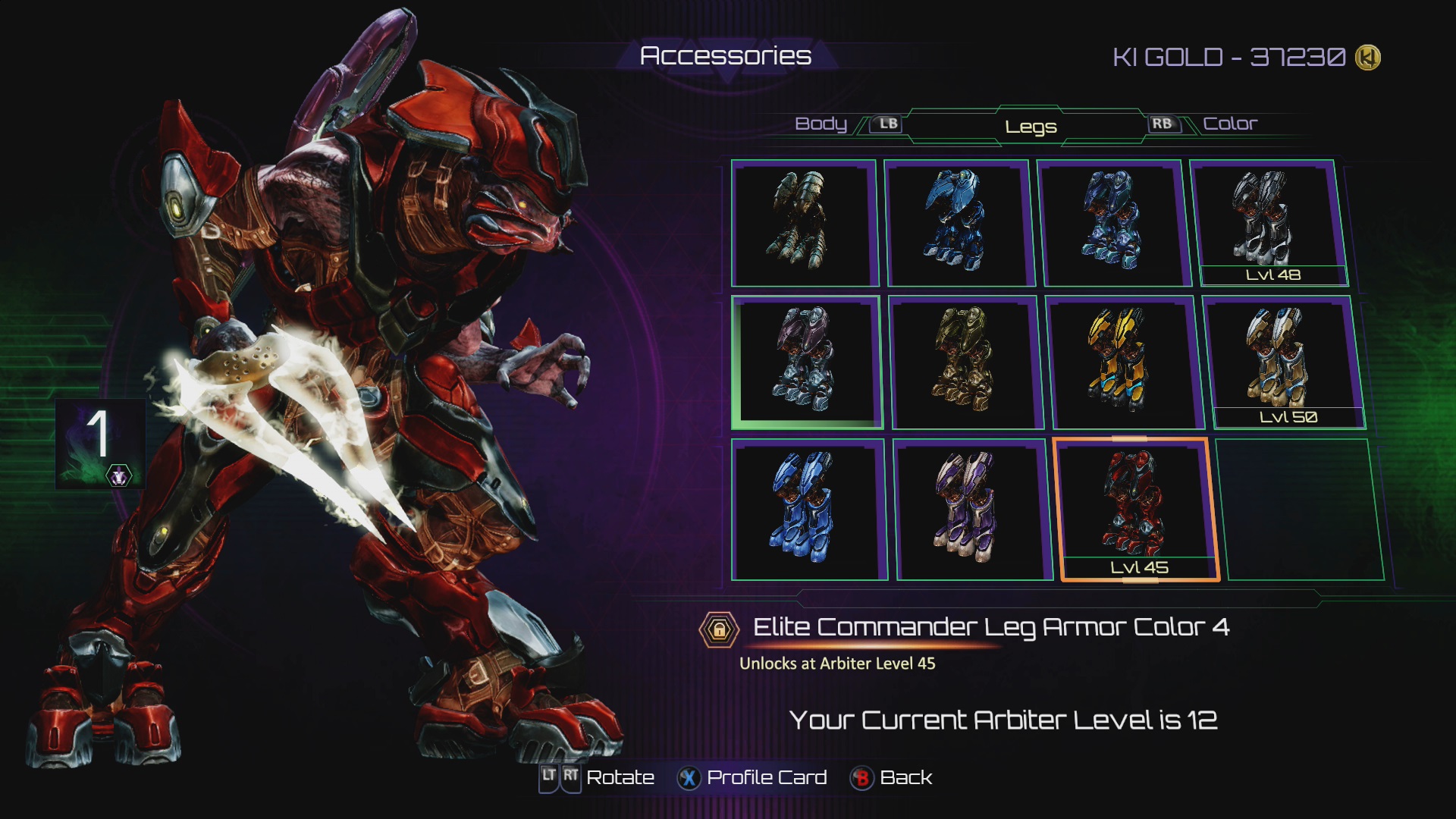Select the green-highlighted equipped leg armor tile
This screenshot has width=1456, height=819.
[x=805, y=362]
